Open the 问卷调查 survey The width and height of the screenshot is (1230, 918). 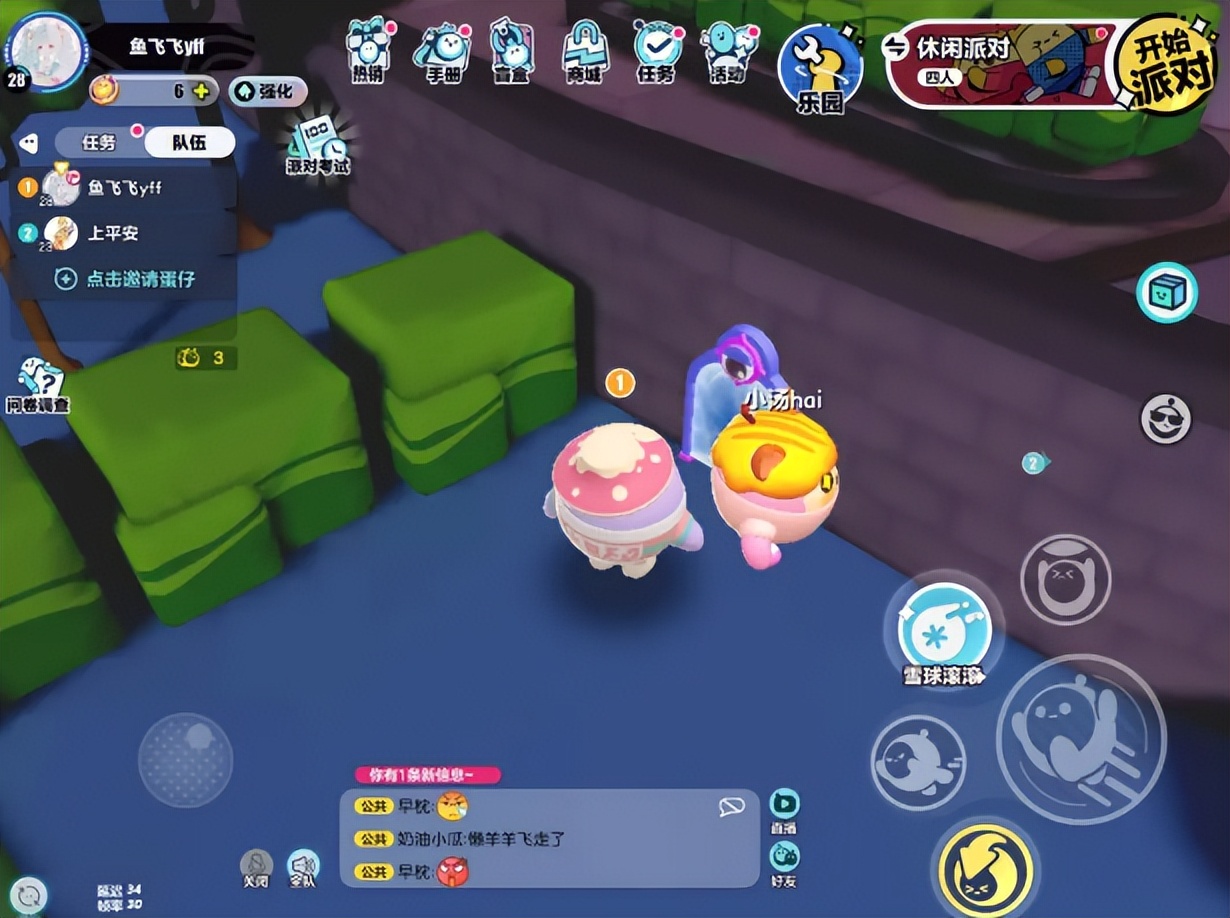tap(38, 385)
